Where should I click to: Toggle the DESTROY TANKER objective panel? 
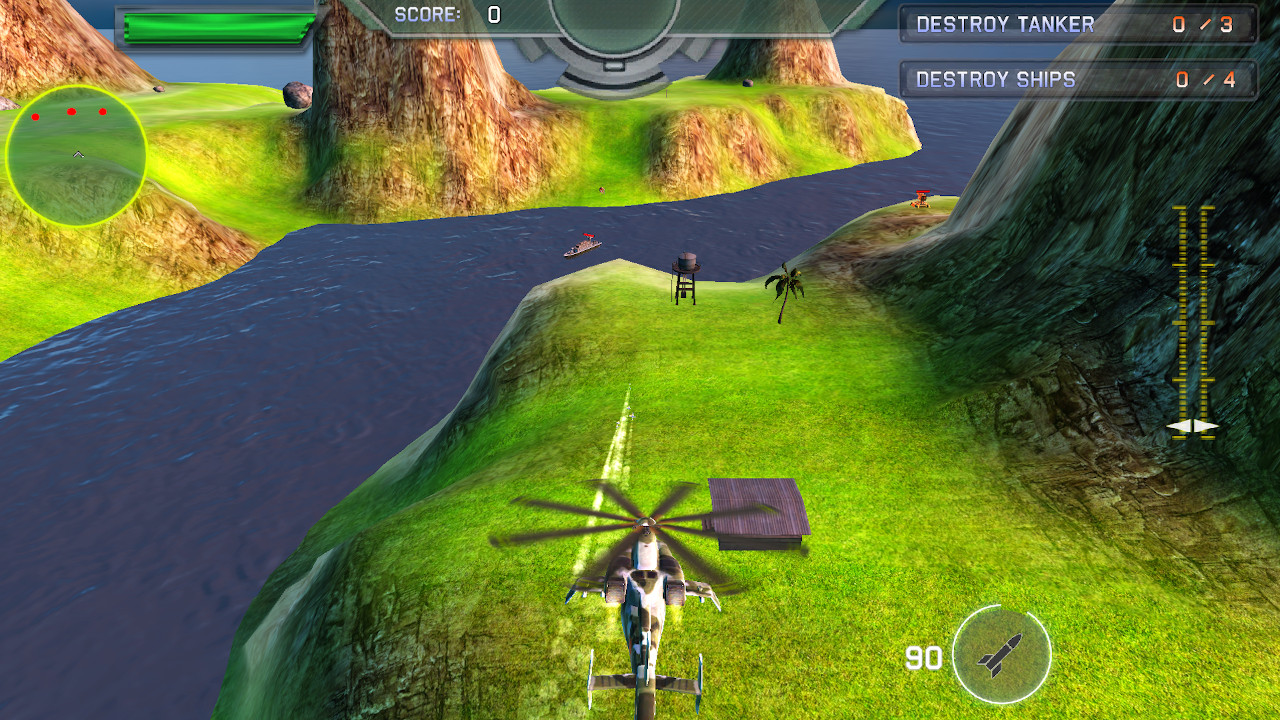point(1078,25)
